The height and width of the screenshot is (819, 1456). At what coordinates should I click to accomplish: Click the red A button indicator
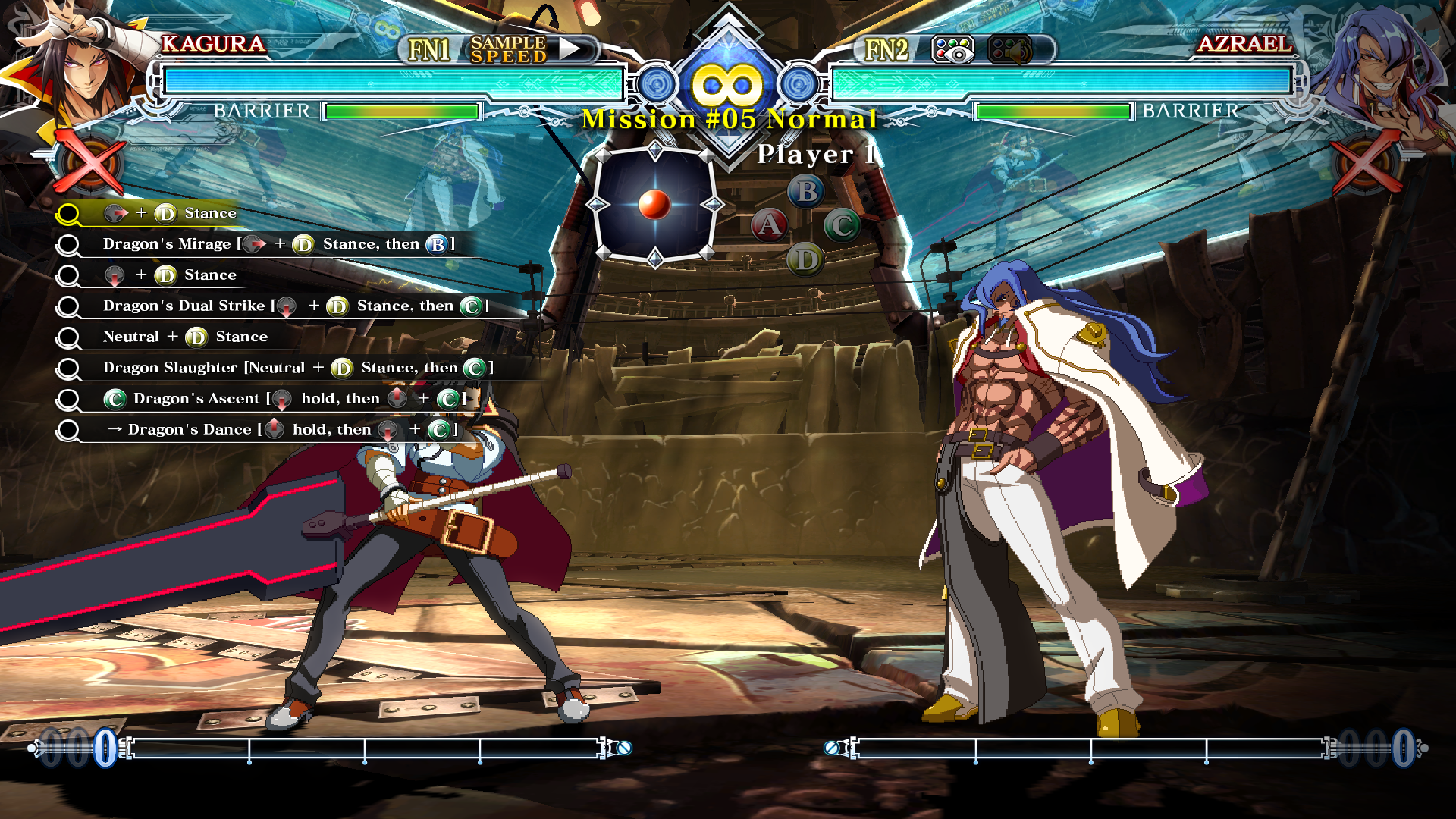pyautogui.click(x=769, y=225)
